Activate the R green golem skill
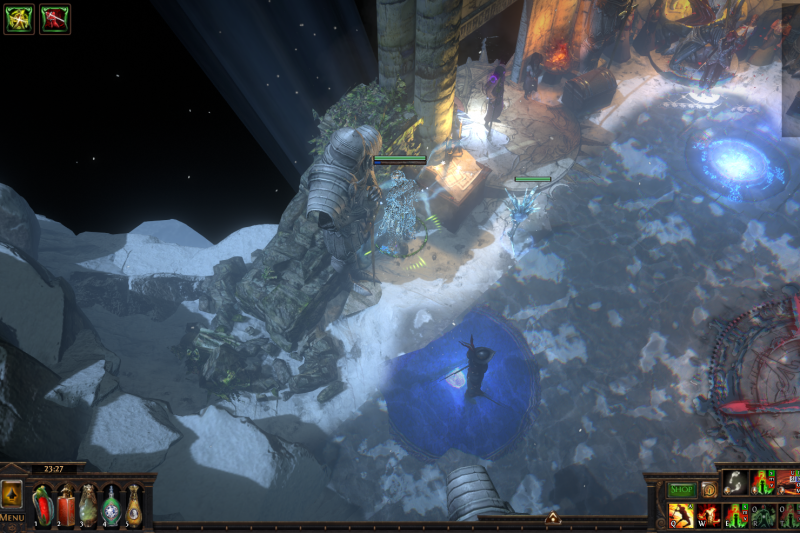The height and width of the screenshot is (533, 800). (x=762, y=516)
